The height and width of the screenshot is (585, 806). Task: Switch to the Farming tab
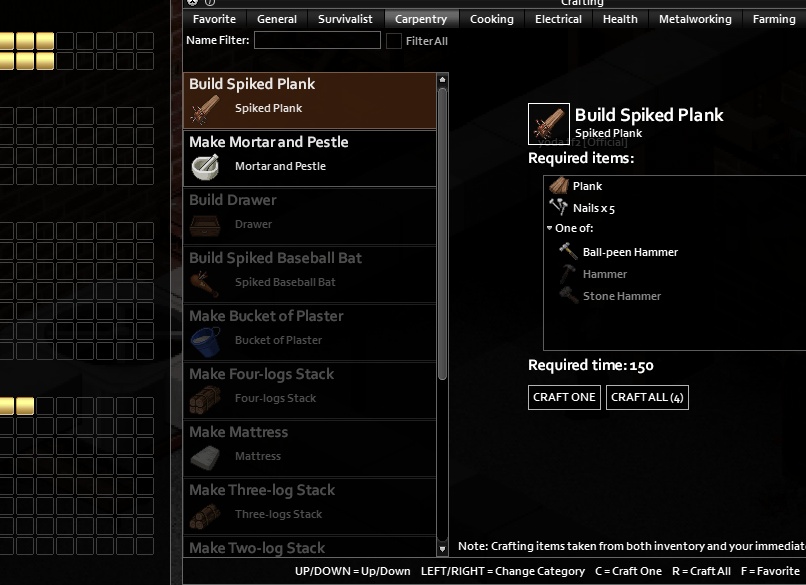pos(774,19)
